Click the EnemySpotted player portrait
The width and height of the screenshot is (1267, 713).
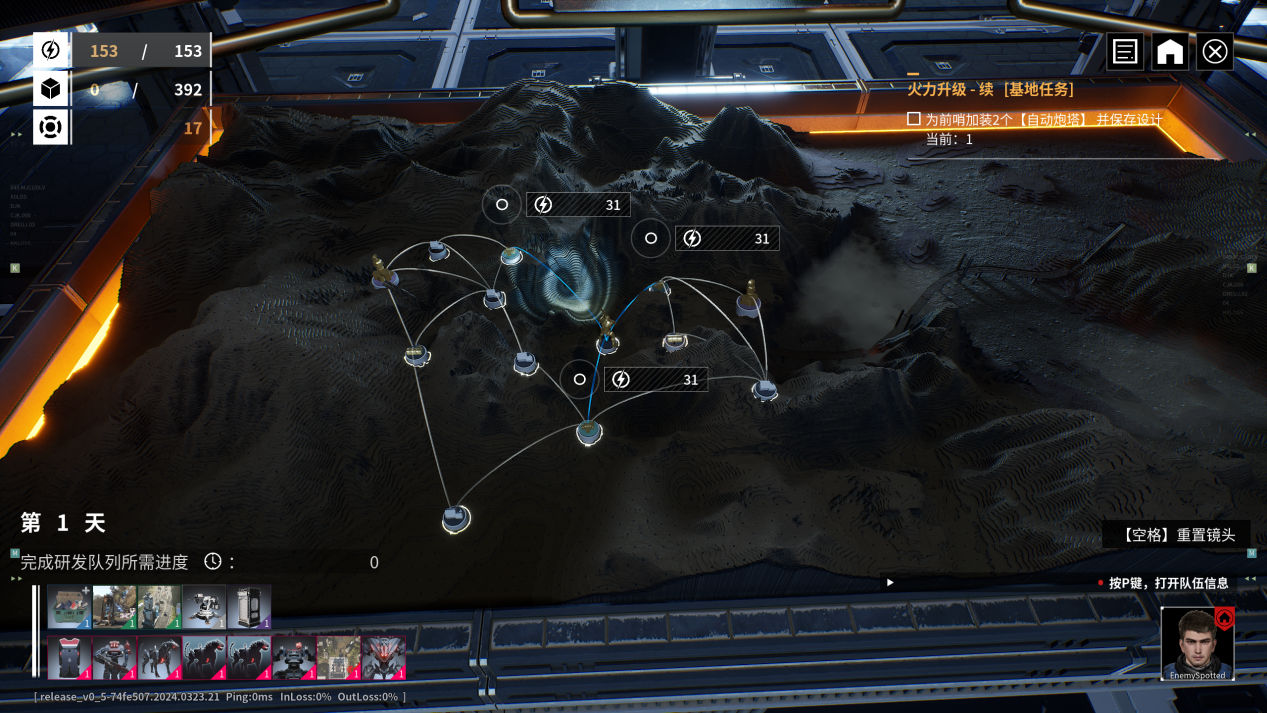coord(1197,643)
